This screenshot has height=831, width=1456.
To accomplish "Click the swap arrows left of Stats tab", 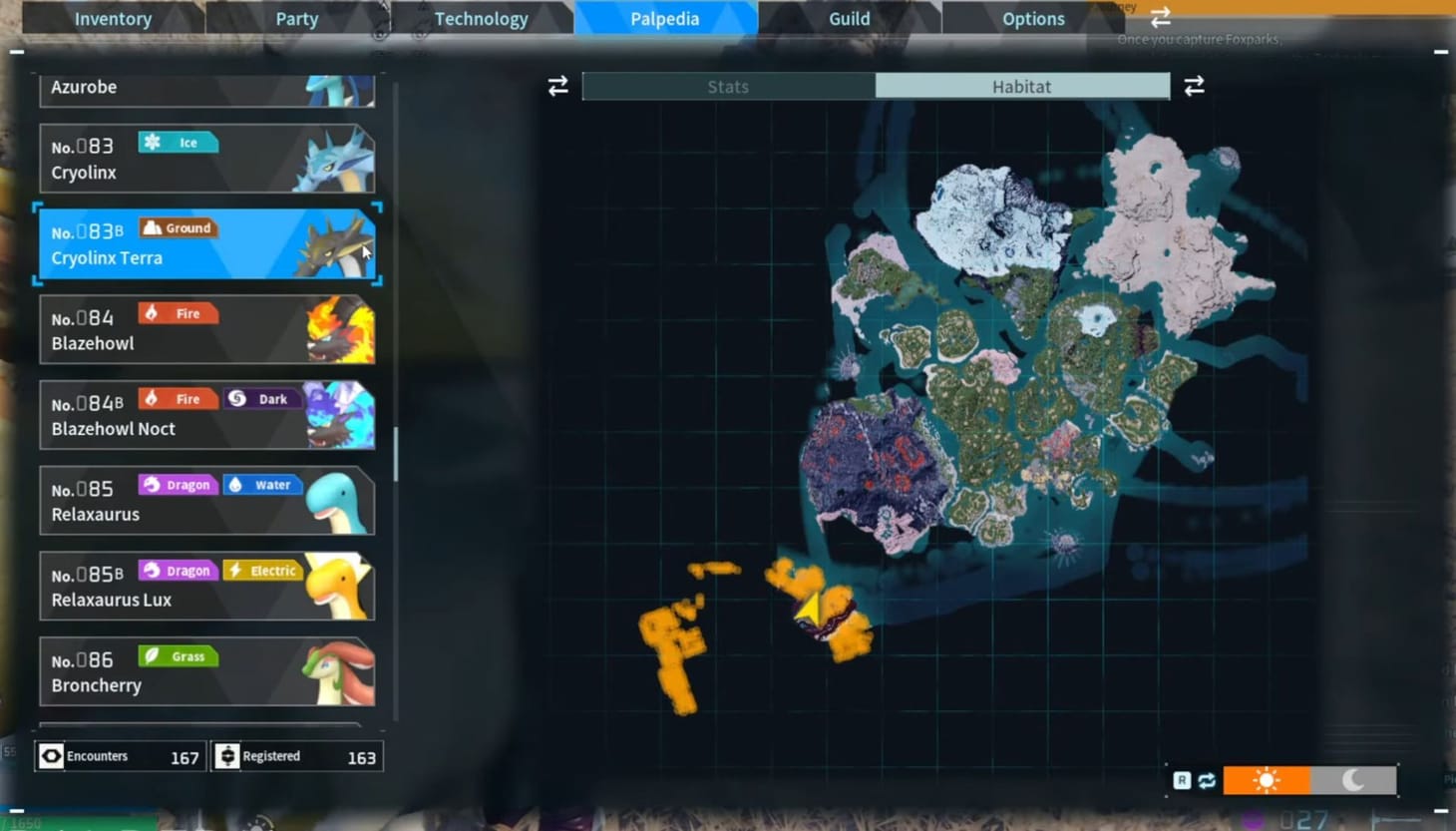I will 557,86.
